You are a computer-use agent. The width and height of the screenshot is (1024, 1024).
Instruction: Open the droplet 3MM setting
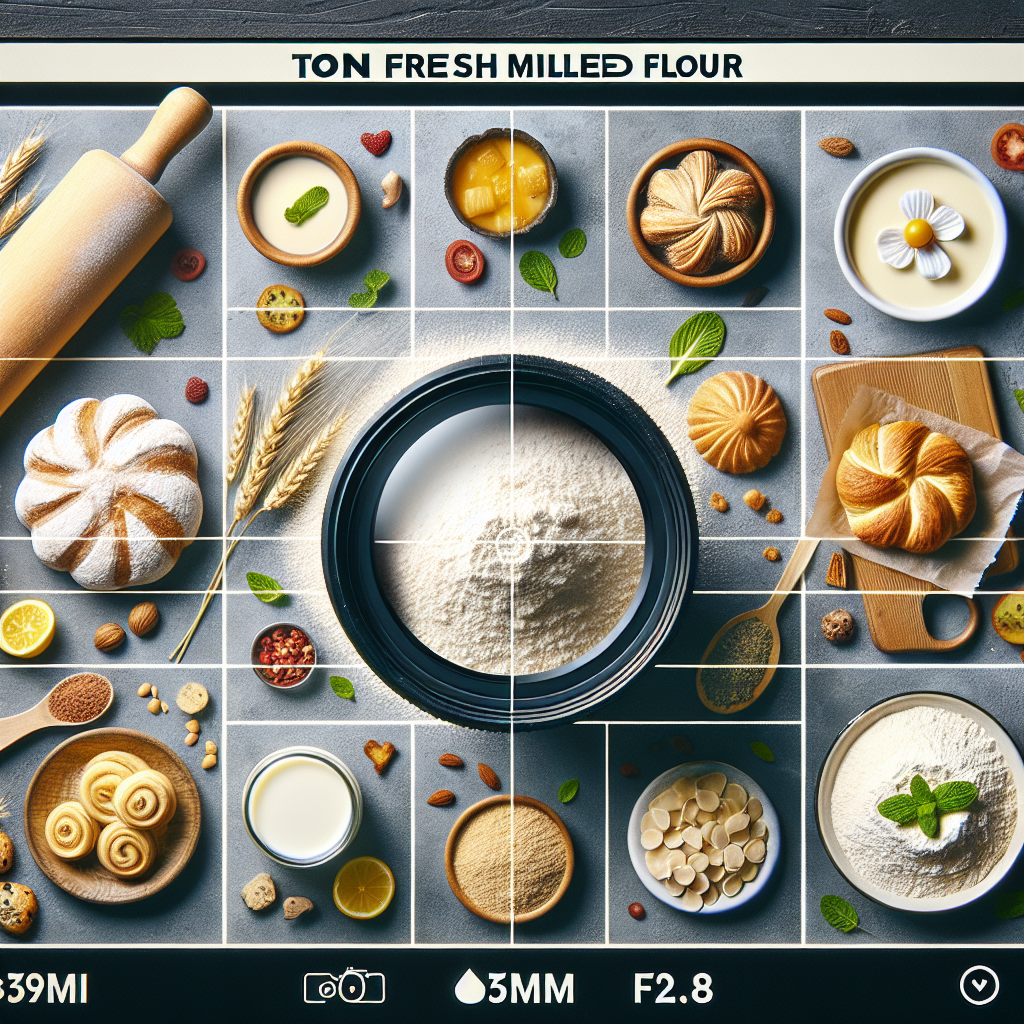pyautogui.click(x=514, y=989)
